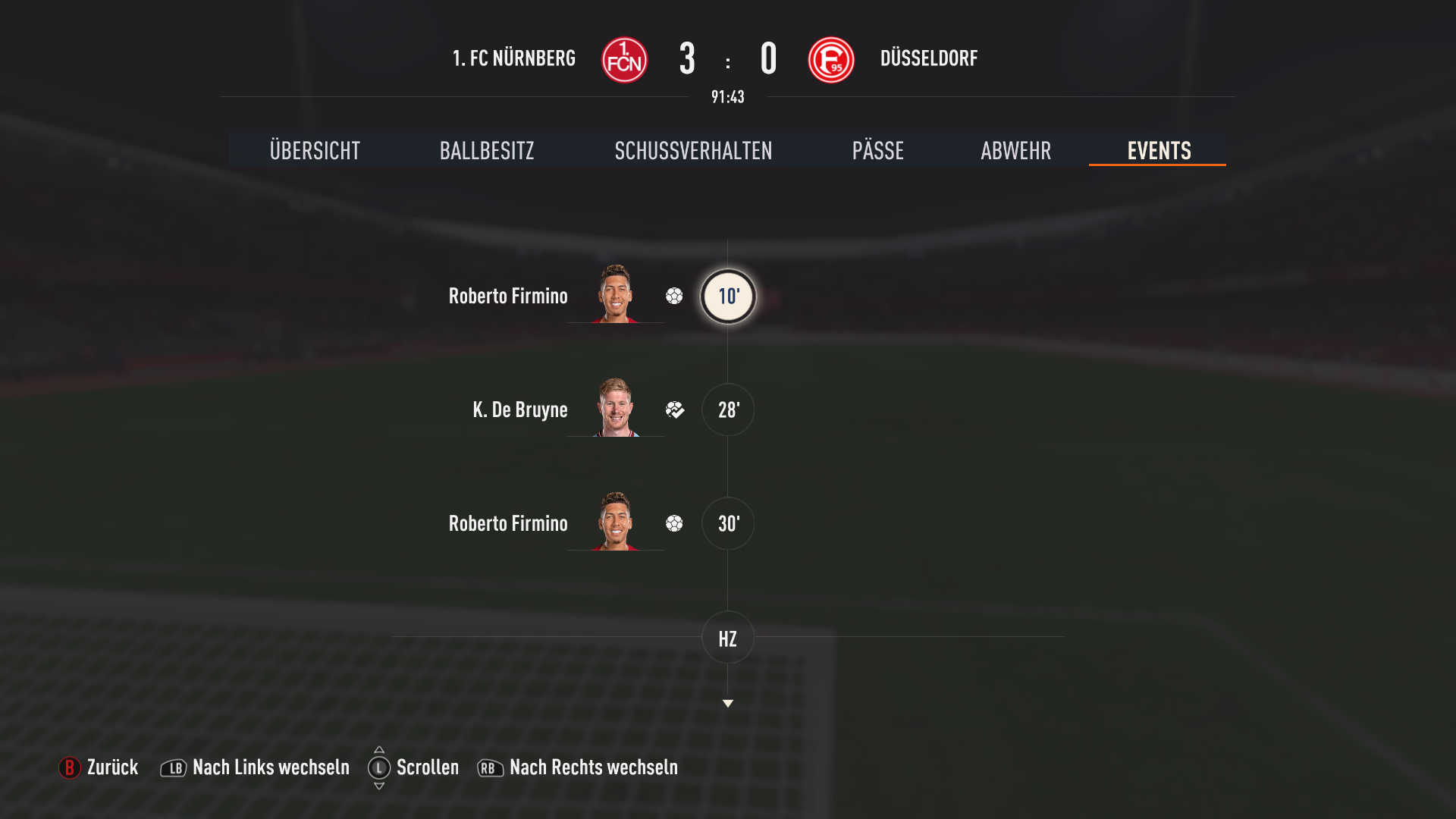Open the Ballbesitz tab

point(487,150)
